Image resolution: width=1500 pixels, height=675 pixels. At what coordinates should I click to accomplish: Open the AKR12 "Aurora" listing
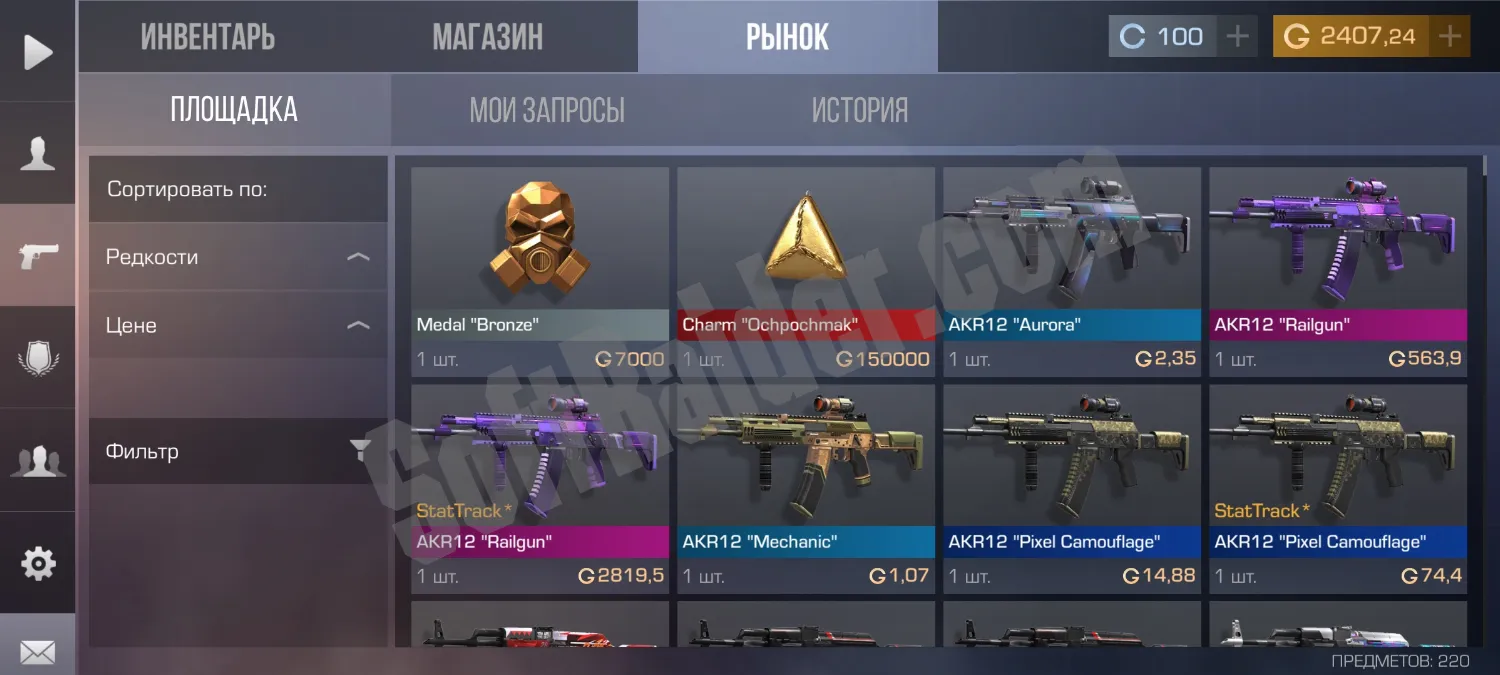pos(1072,271)
